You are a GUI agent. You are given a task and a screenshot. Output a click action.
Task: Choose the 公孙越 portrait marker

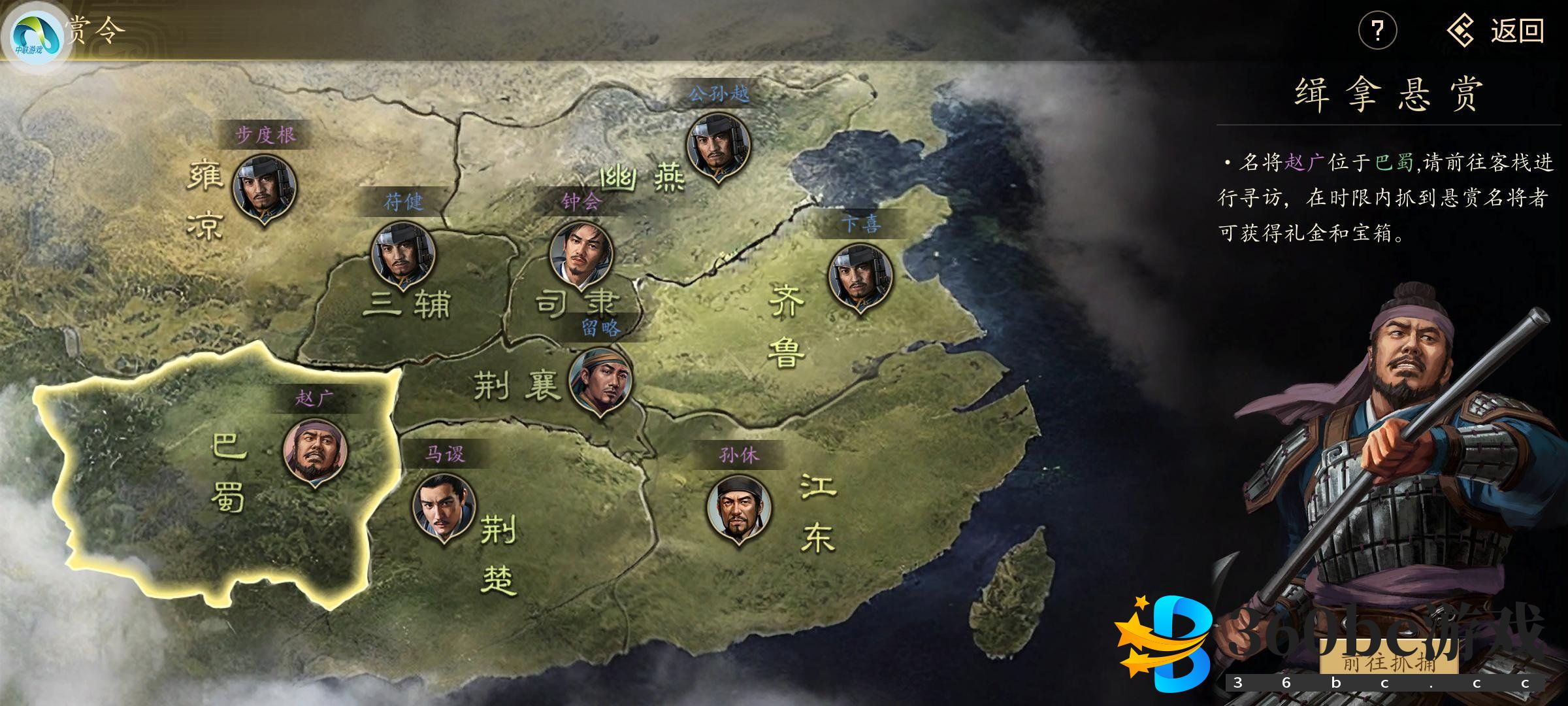pos(718,146)
